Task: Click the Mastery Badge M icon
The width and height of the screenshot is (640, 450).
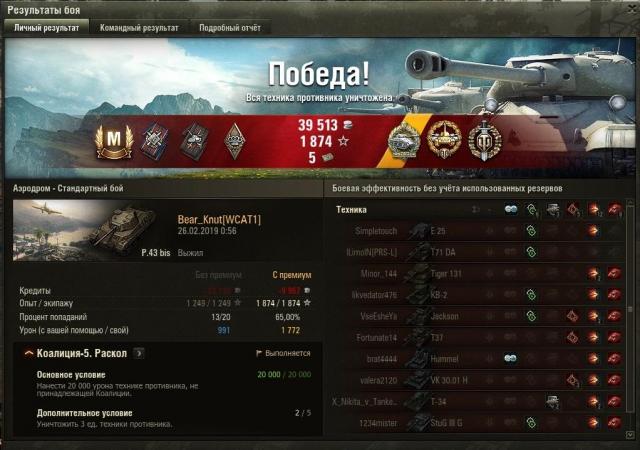Action: [x=113, y=141]
